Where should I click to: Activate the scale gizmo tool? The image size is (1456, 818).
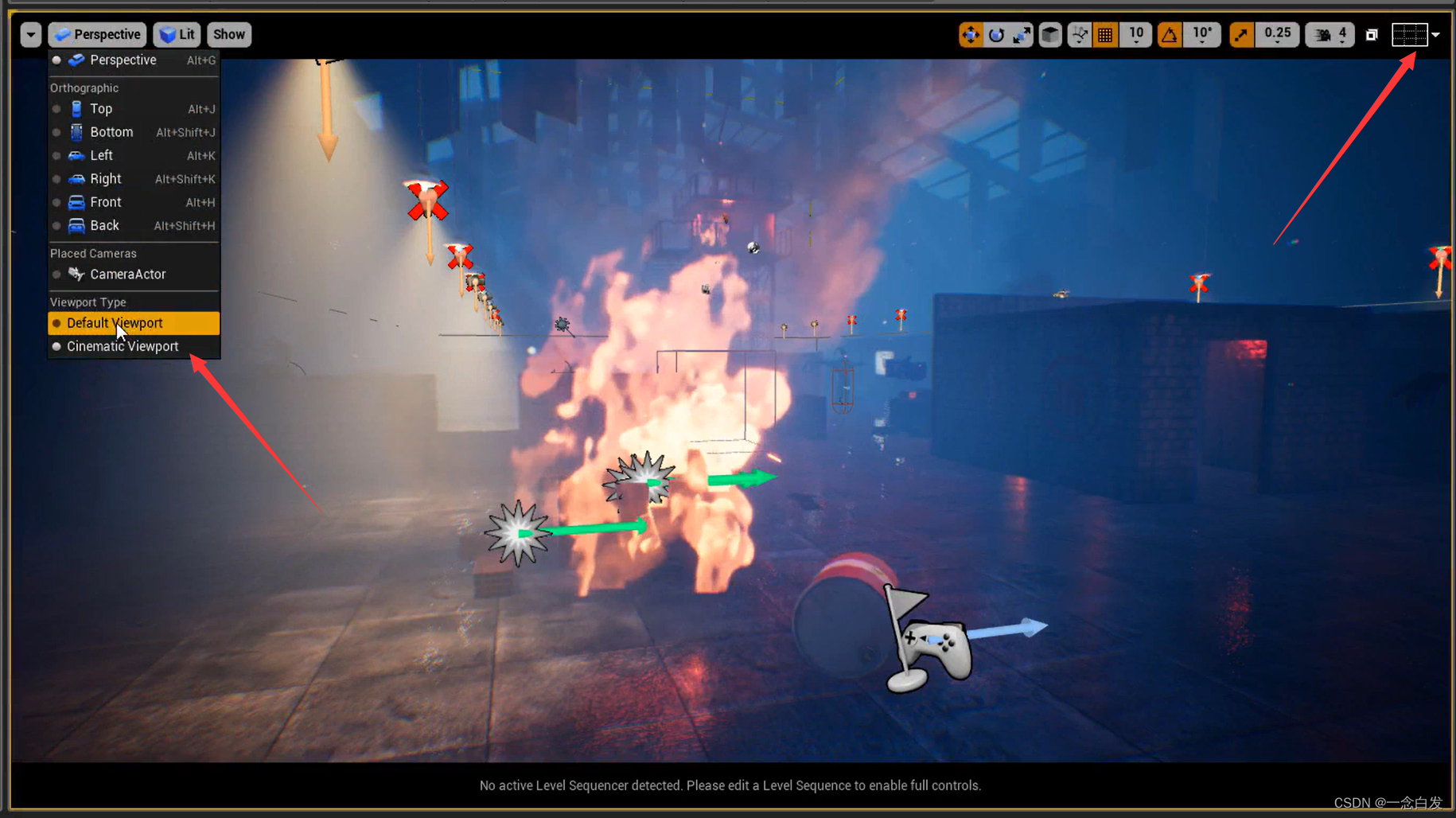click(x=1022, y=34)
